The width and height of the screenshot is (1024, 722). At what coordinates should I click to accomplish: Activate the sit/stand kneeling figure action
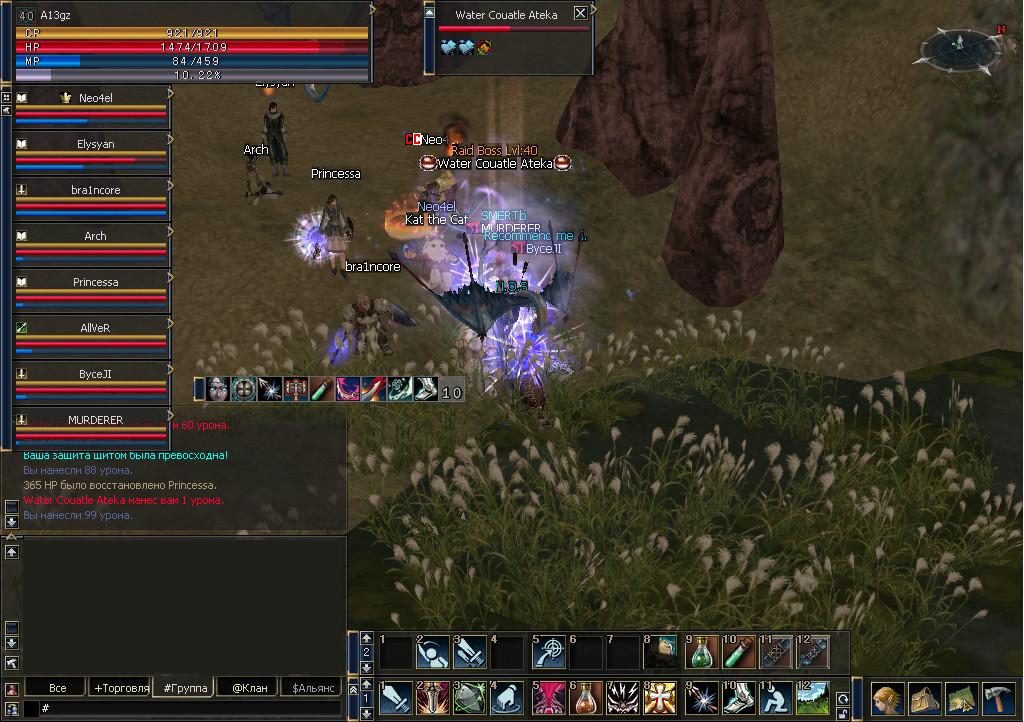point(779,697)
